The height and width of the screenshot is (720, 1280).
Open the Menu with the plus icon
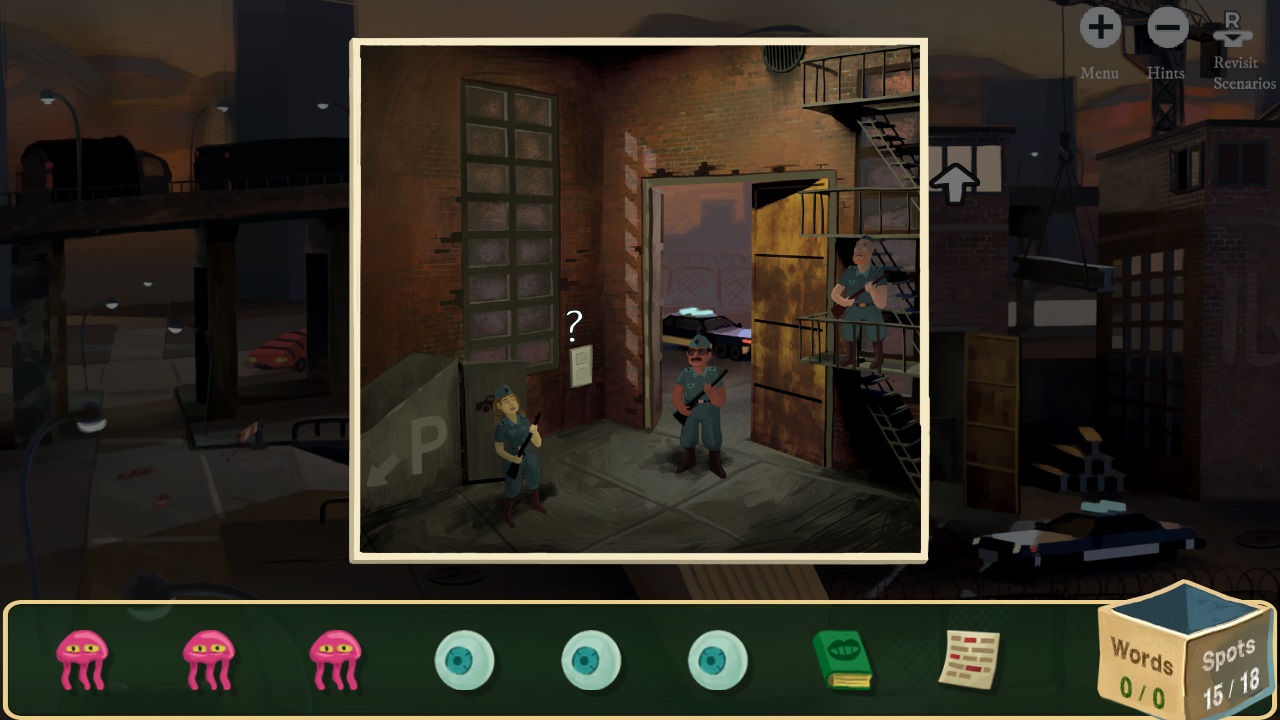(x=1100, y=28)
